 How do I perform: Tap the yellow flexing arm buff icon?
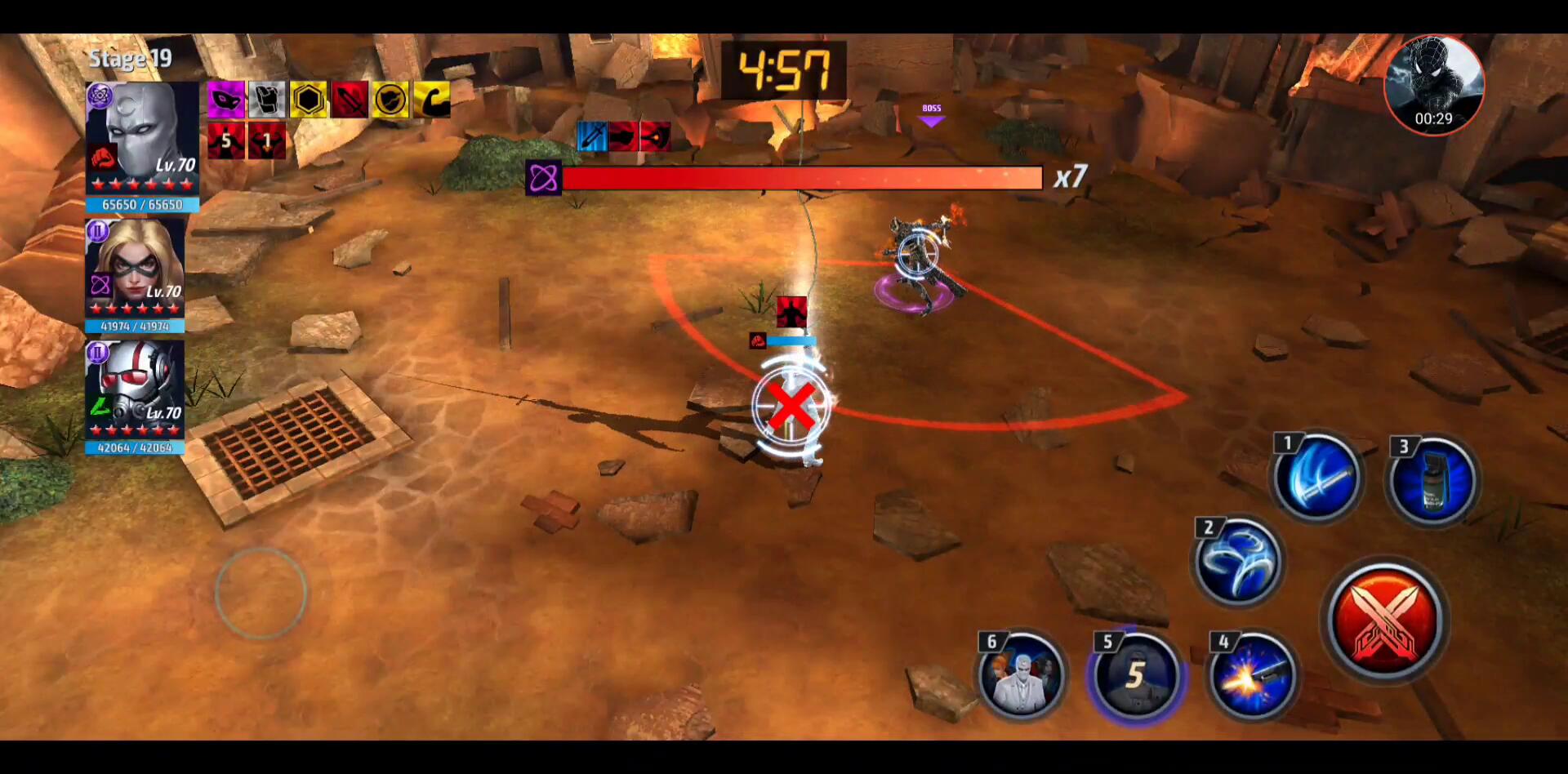pos(431,100)
